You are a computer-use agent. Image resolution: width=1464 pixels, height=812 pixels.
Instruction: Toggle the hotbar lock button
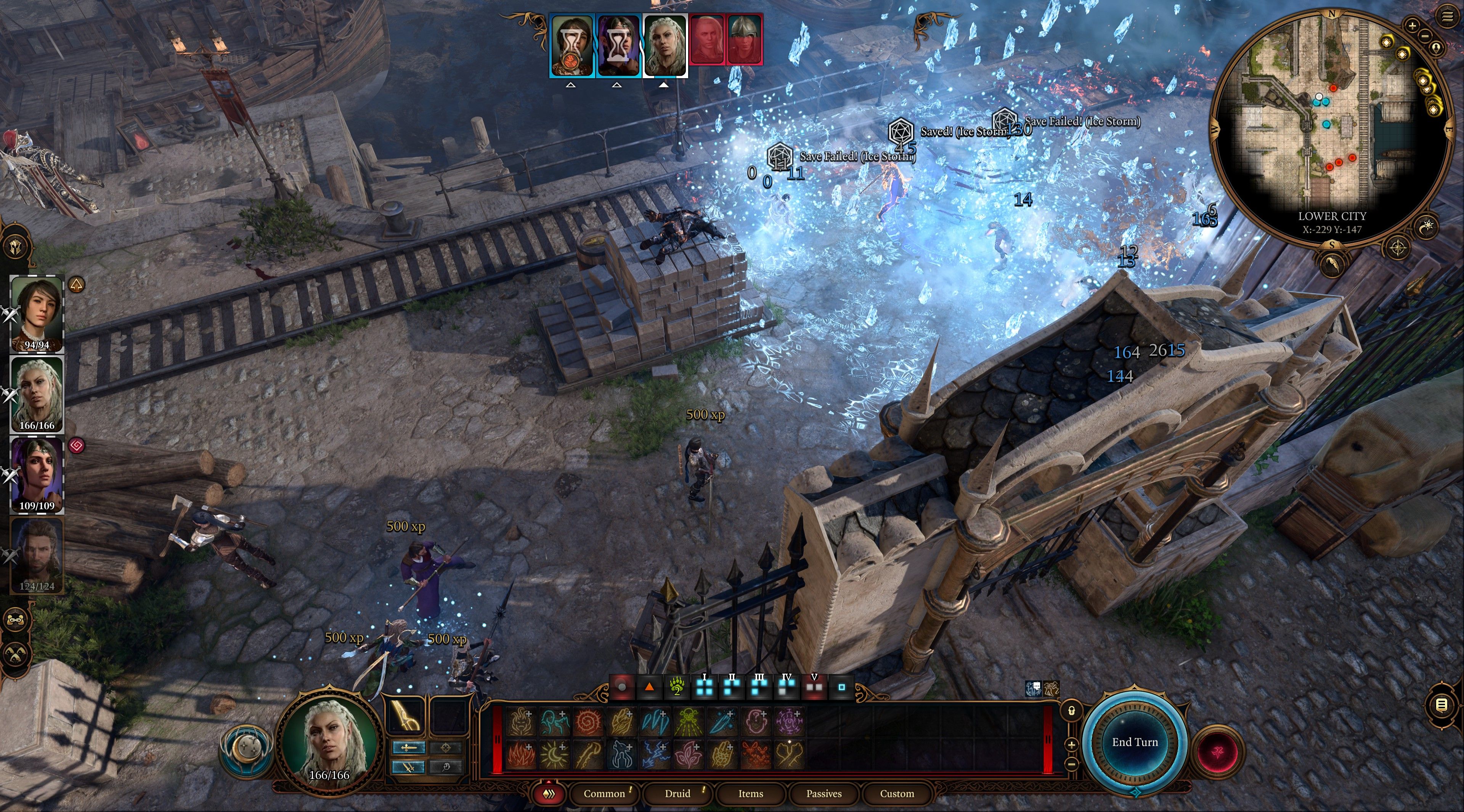pyautogui.click(x=1071, y=711)
